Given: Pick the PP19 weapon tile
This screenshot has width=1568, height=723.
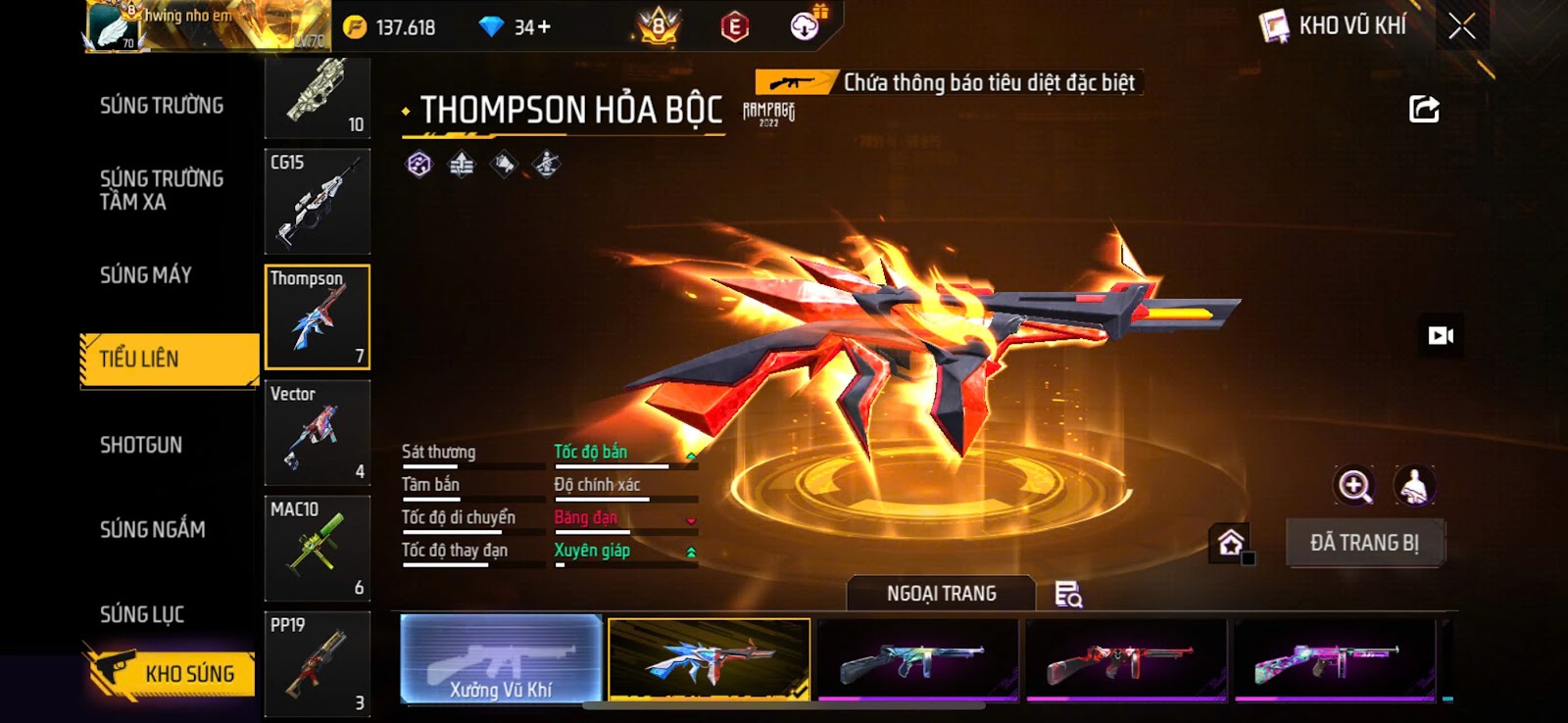Looking at the screenshot, I should click(x=318, y=663).
